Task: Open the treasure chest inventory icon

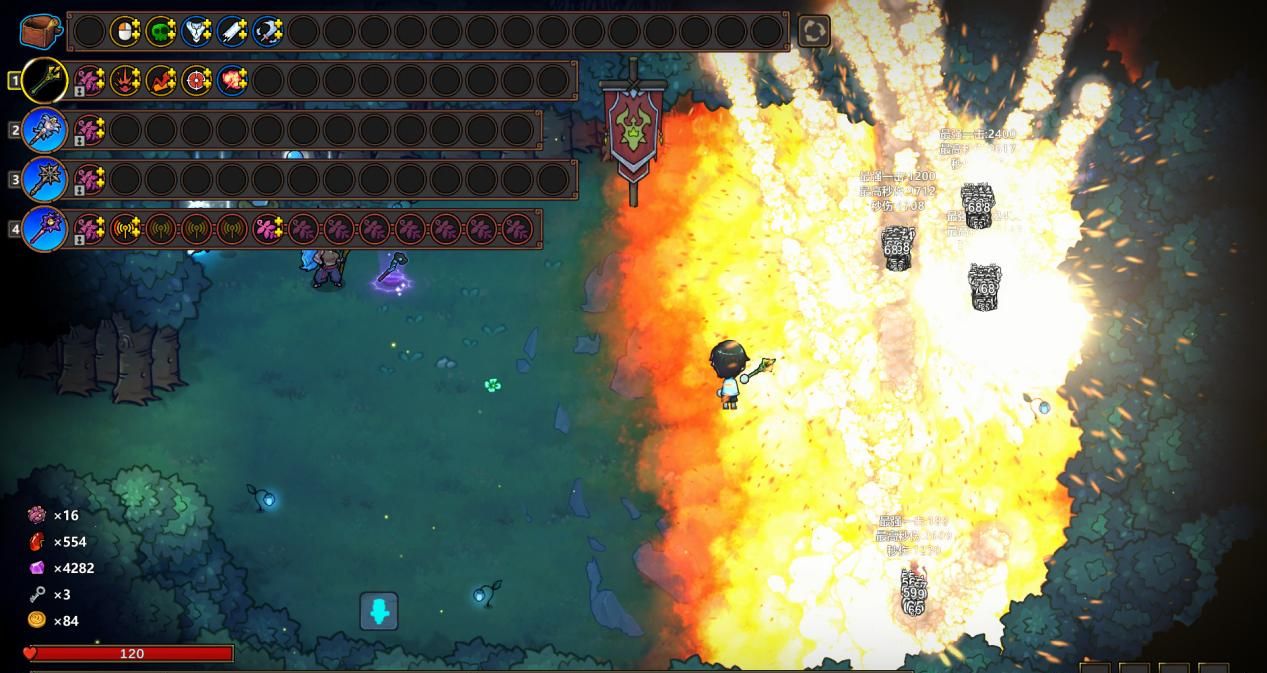Action: coord(41,31)
